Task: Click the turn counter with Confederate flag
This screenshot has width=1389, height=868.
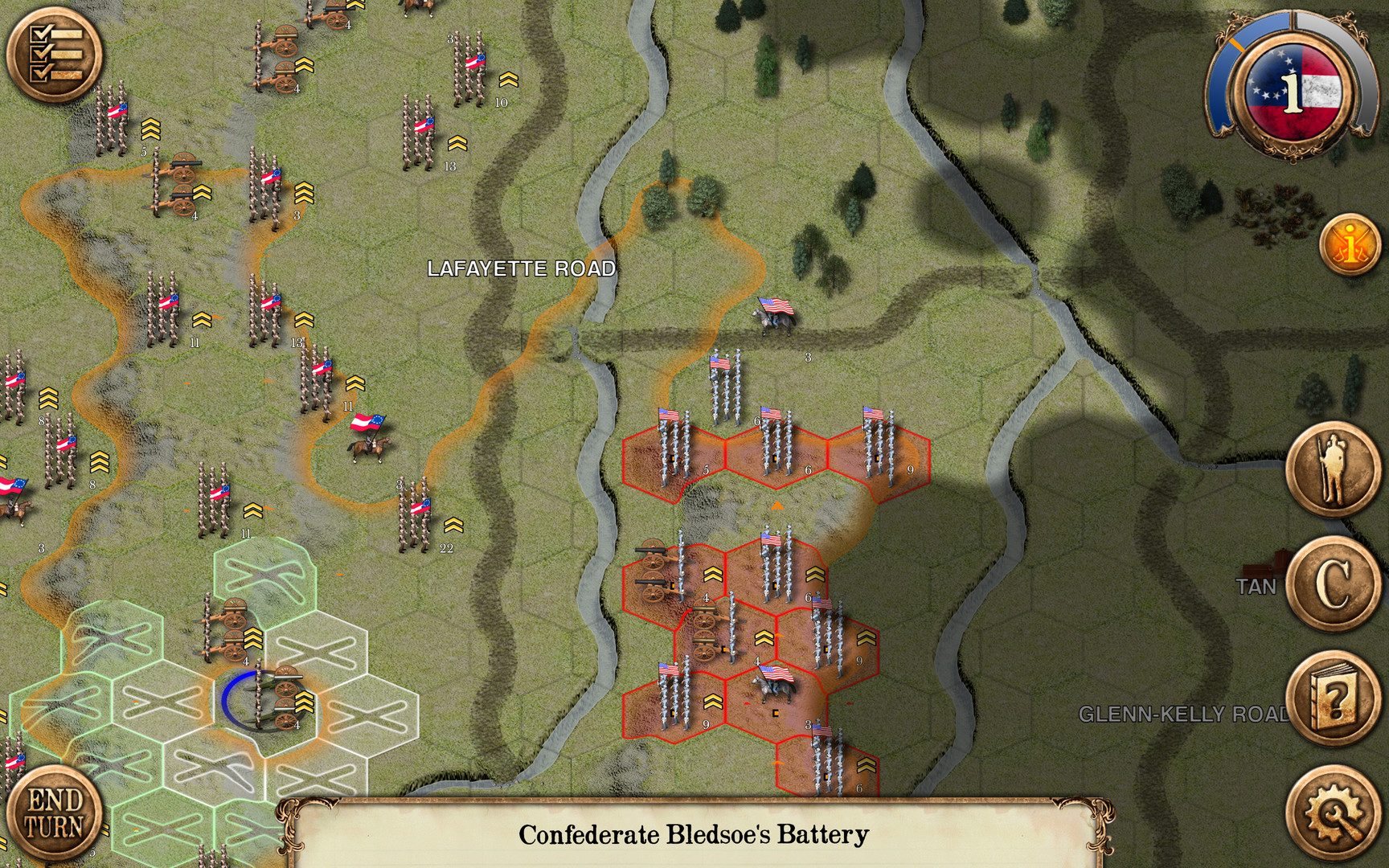Action: point(1288,84)
